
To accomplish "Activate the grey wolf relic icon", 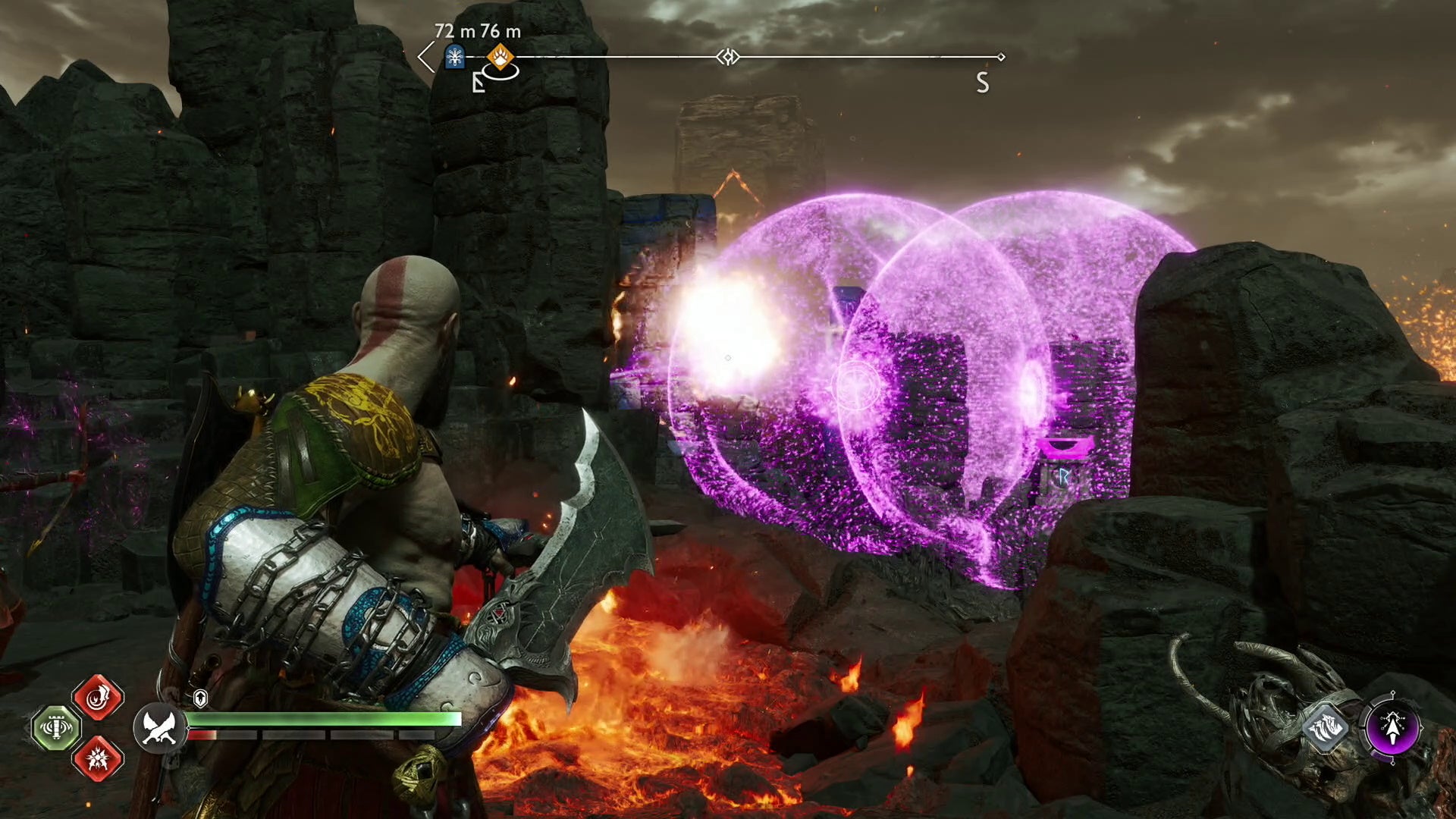I will [1326, 728].
